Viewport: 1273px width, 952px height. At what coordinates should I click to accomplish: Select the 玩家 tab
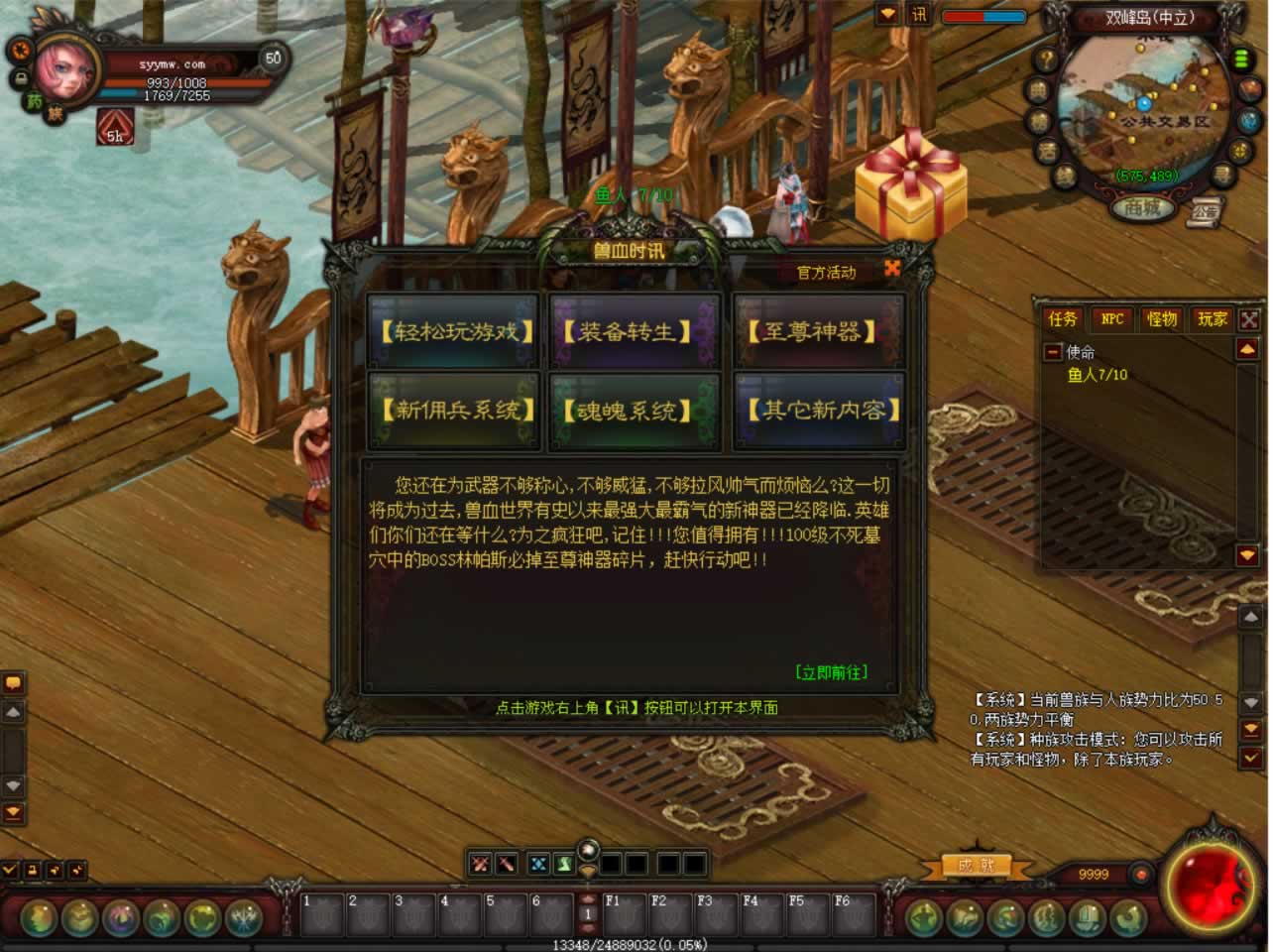(1211, 318)
